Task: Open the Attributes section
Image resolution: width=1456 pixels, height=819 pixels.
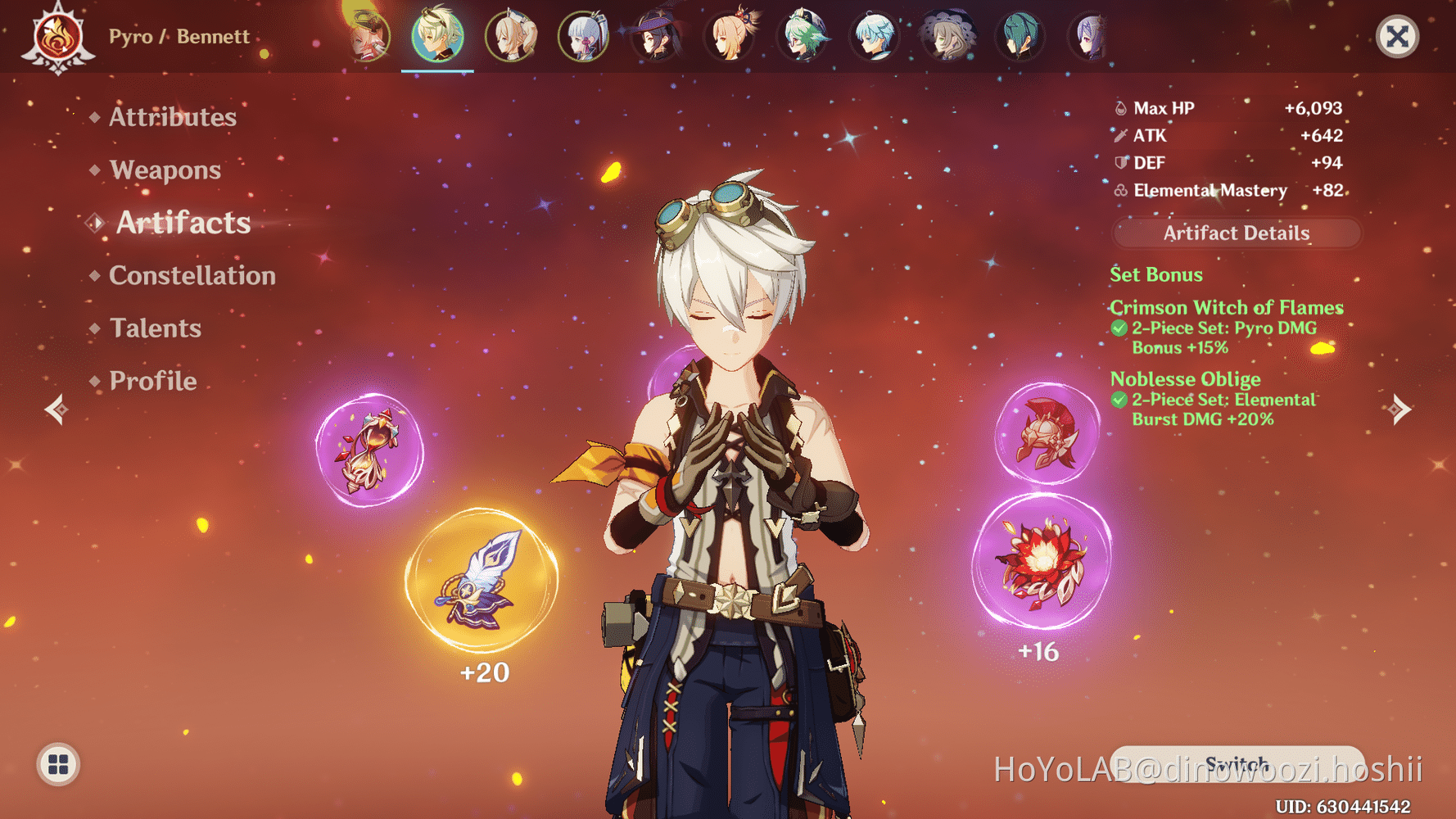Action: tap(172, 117)
